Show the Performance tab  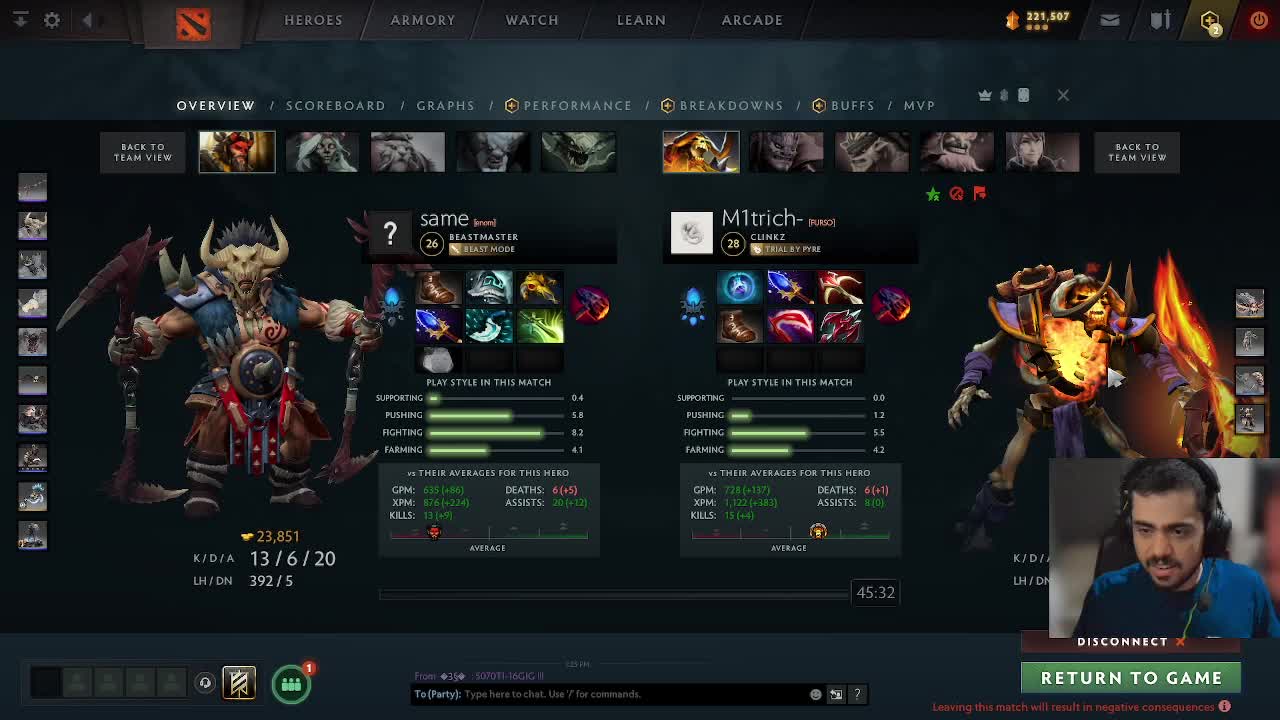(x=577, y=105)
